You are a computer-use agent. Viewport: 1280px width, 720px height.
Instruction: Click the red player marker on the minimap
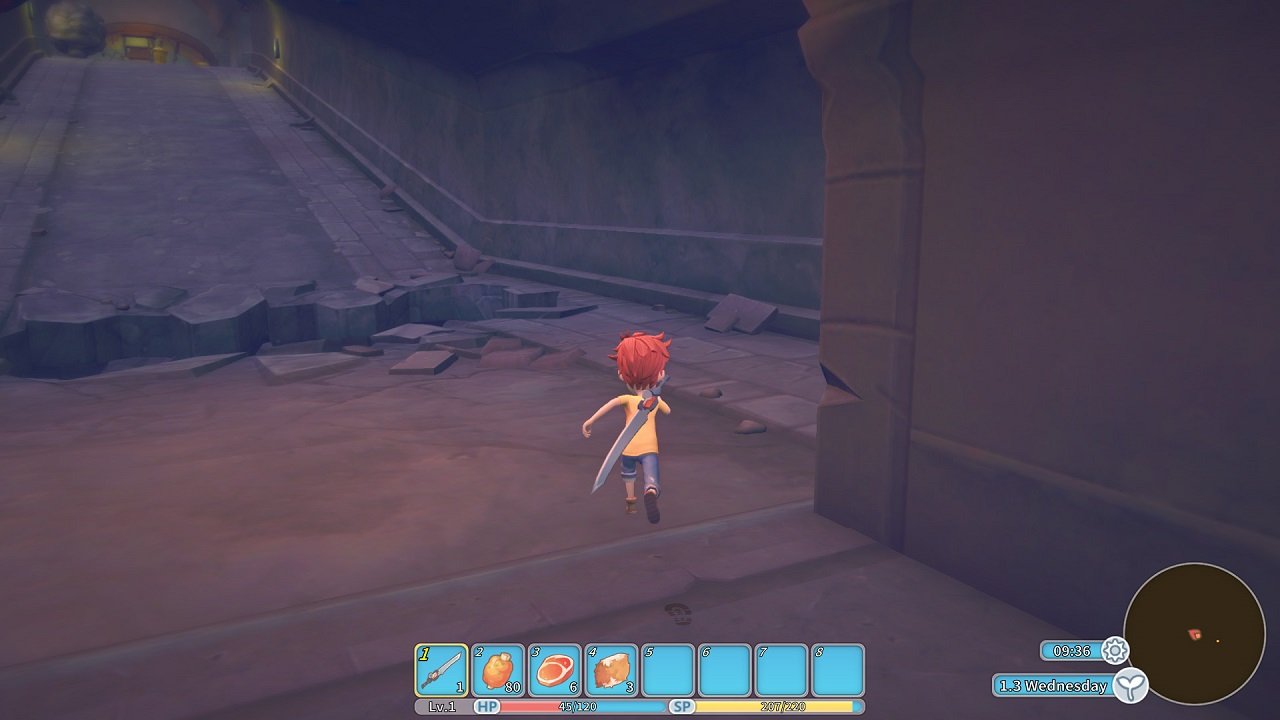[1196, 632]
